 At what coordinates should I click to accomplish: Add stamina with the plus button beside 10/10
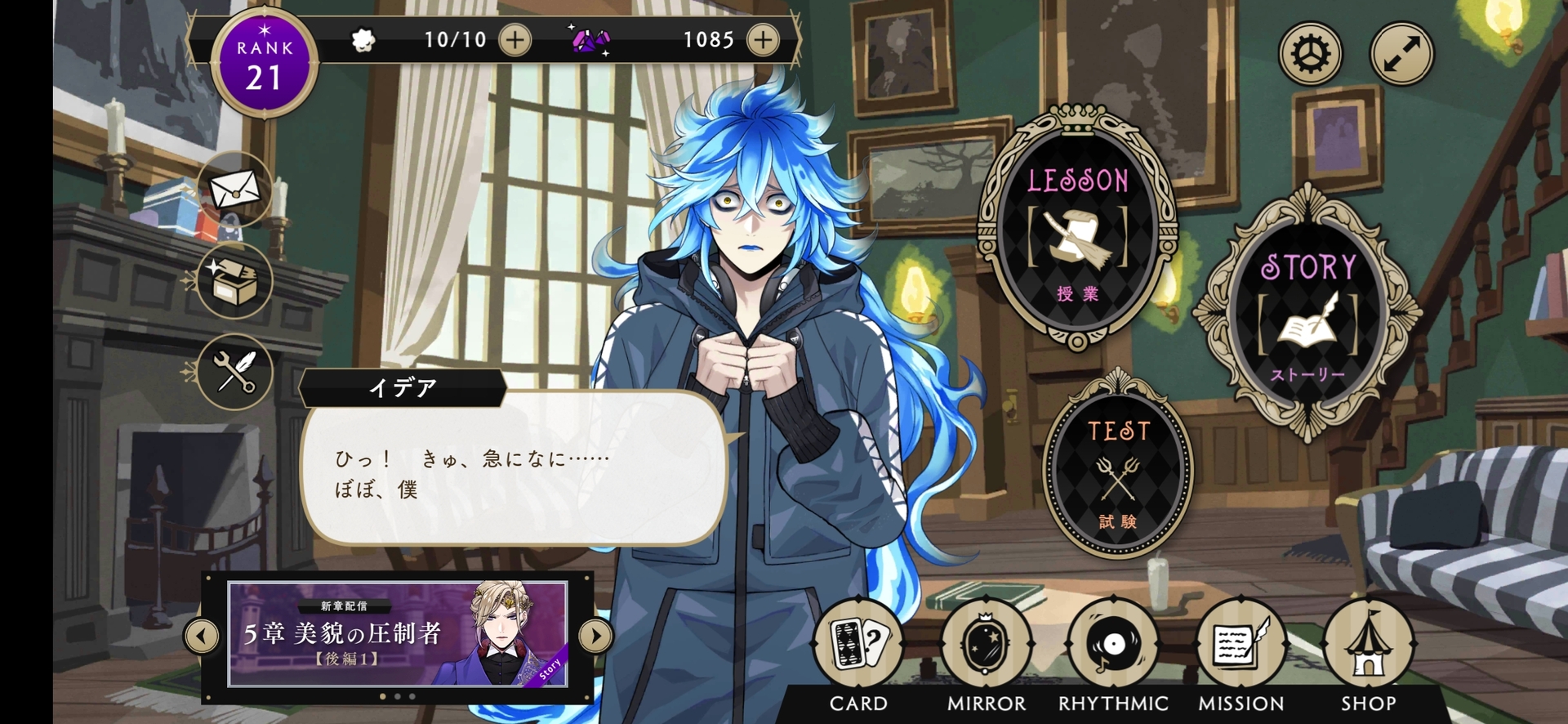tap(514, 39)
